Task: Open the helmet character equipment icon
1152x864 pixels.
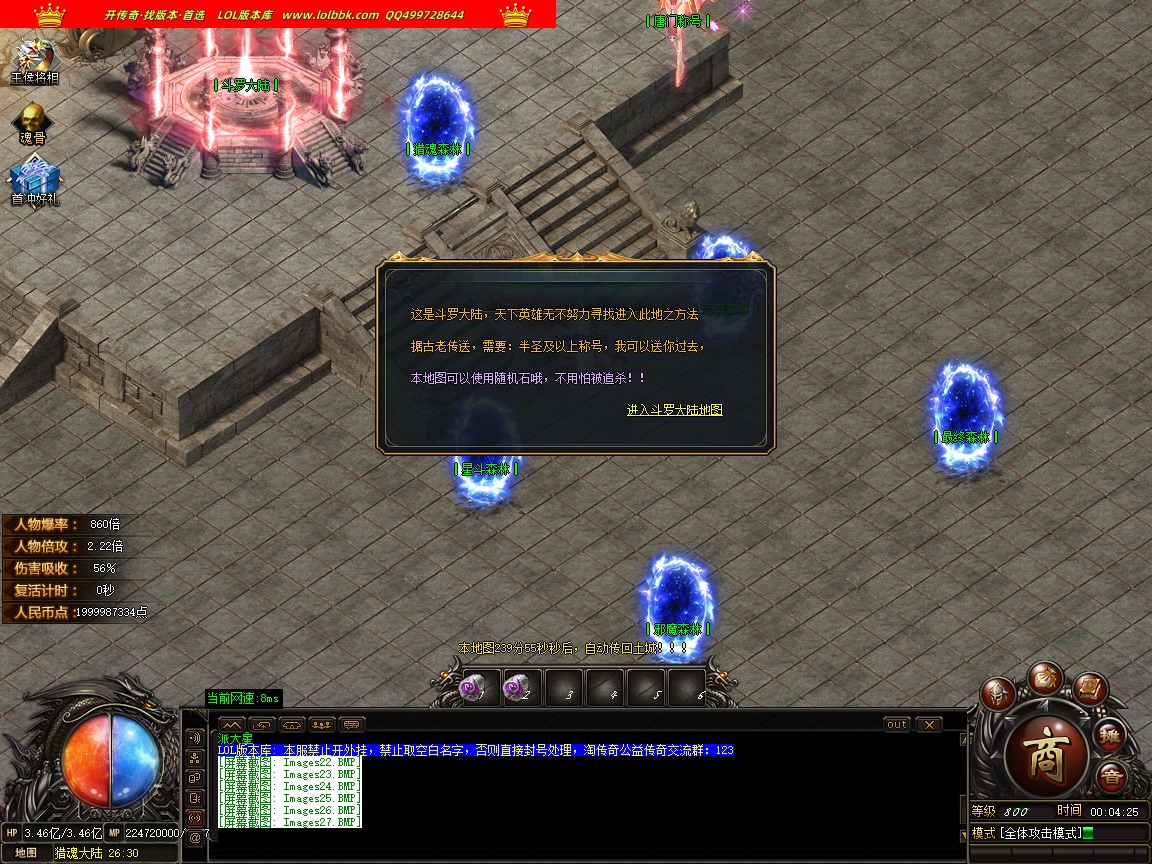Action: coord(997,692)
